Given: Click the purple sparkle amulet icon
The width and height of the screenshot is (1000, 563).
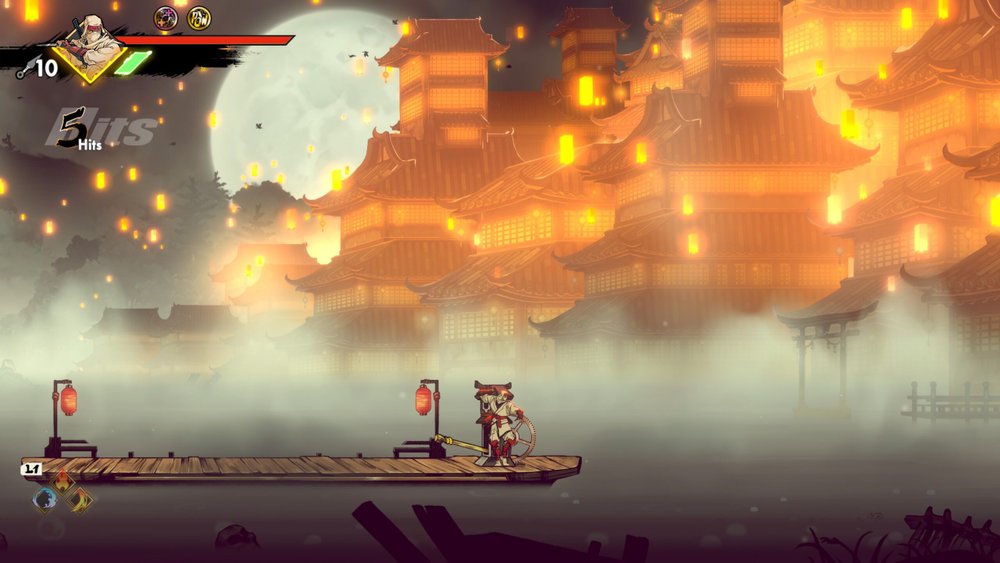Looking at the screenshot, I should 166,17.
